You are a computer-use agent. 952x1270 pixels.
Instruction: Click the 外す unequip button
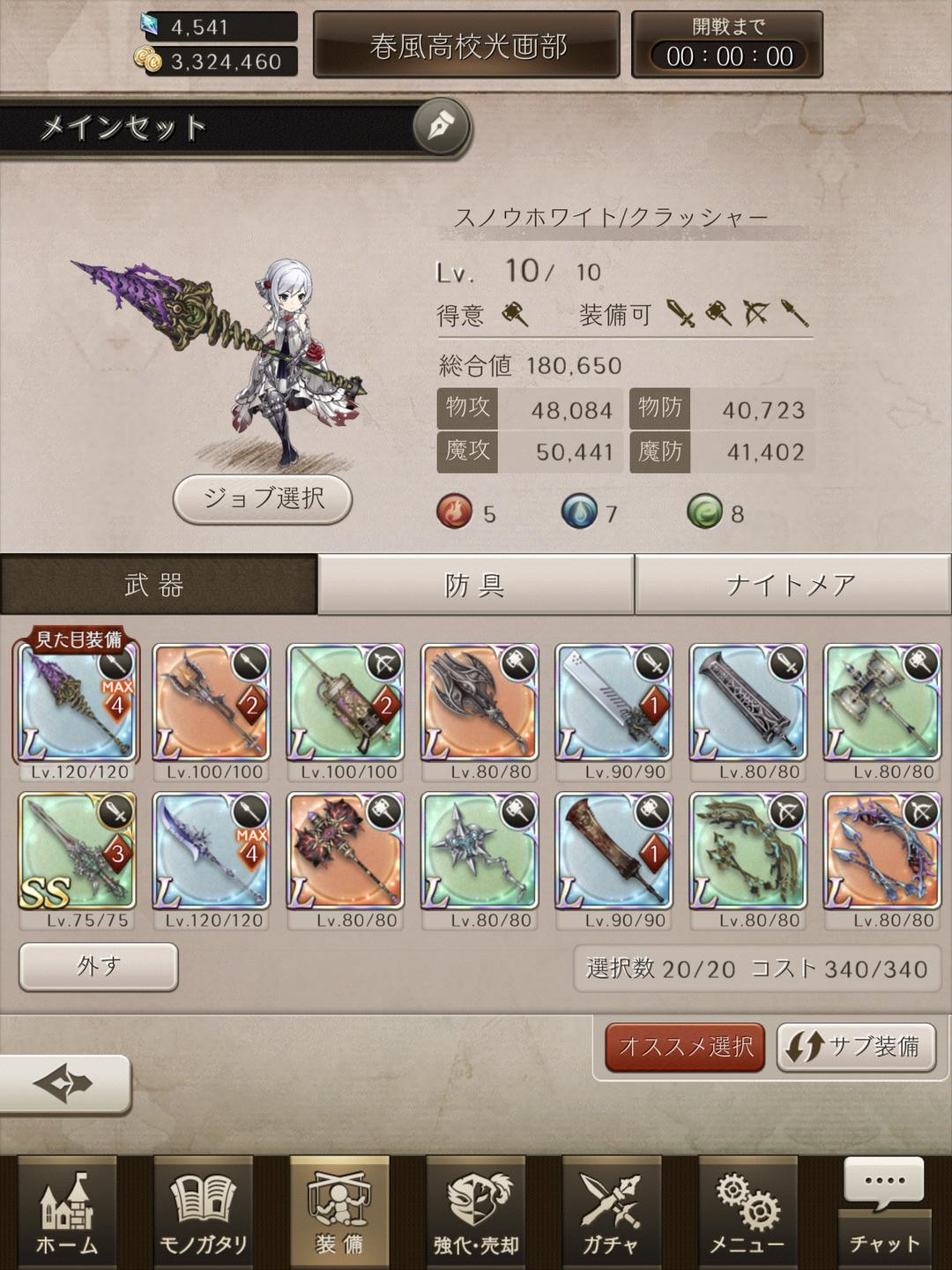click(x=98, y=967)
